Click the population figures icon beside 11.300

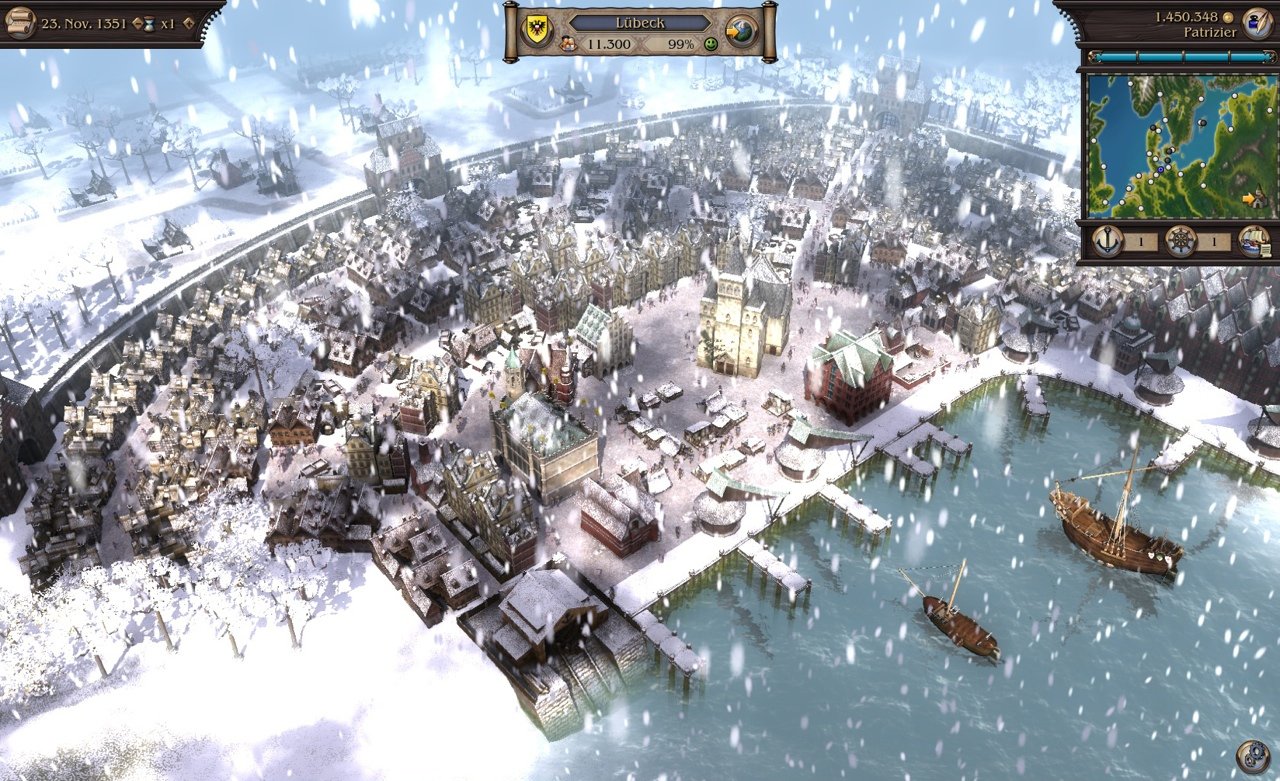pyautogui.click(x=568, y=43)
